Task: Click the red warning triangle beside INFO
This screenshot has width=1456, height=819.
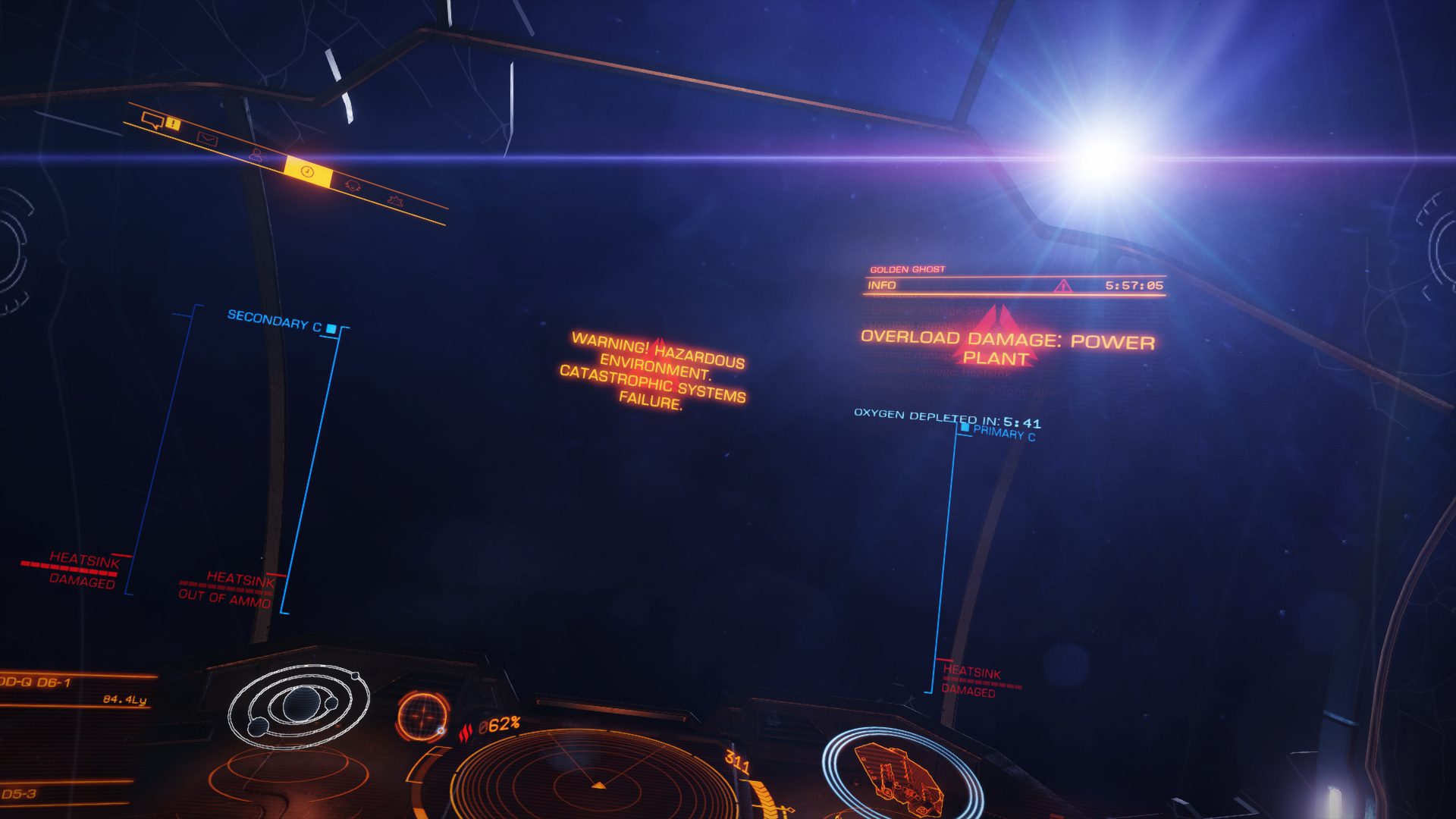Action: pos(1064,287)
